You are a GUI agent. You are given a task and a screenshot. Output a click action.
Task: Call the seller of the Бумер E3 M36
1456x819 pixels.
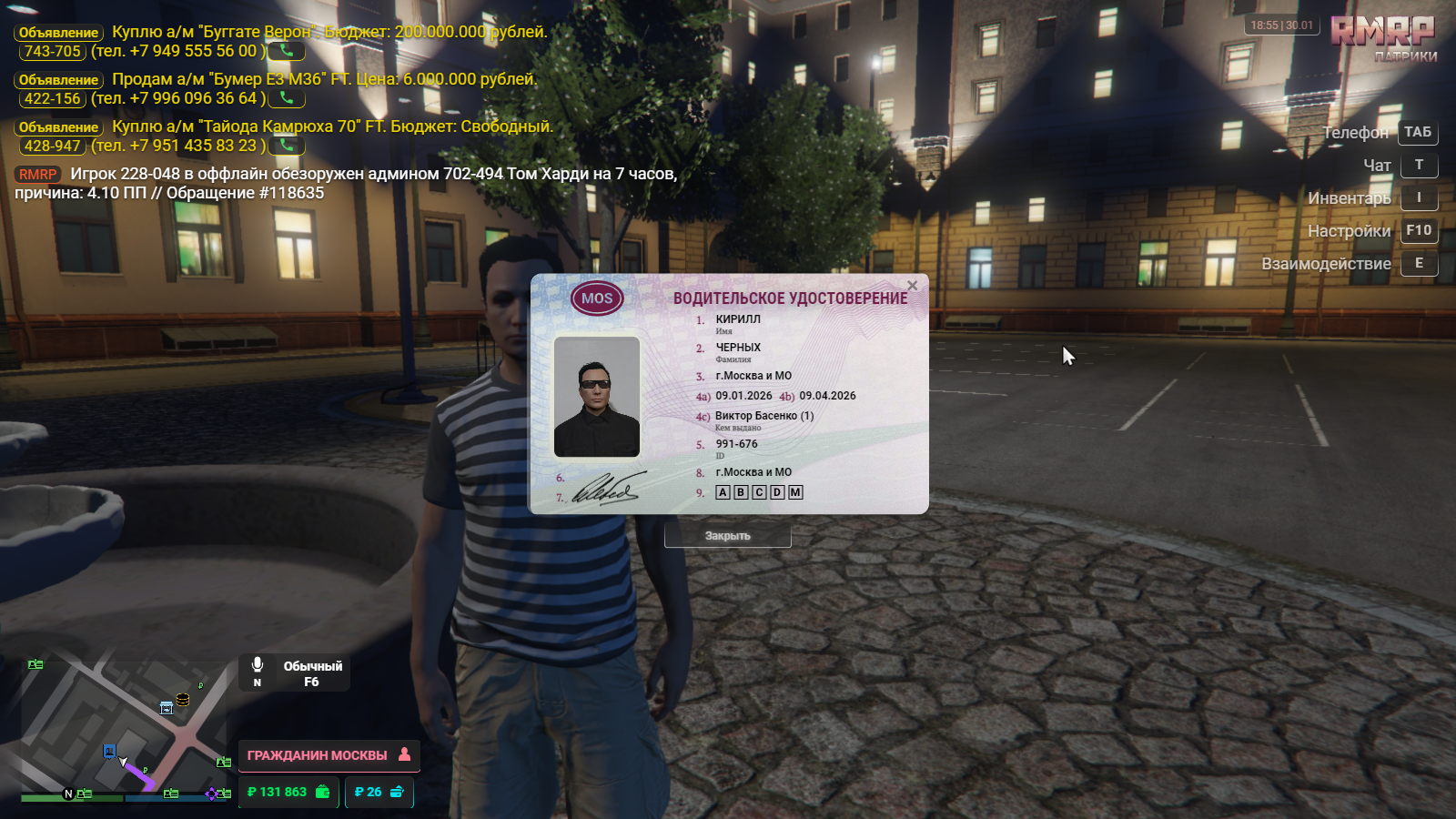pos(287,98)
